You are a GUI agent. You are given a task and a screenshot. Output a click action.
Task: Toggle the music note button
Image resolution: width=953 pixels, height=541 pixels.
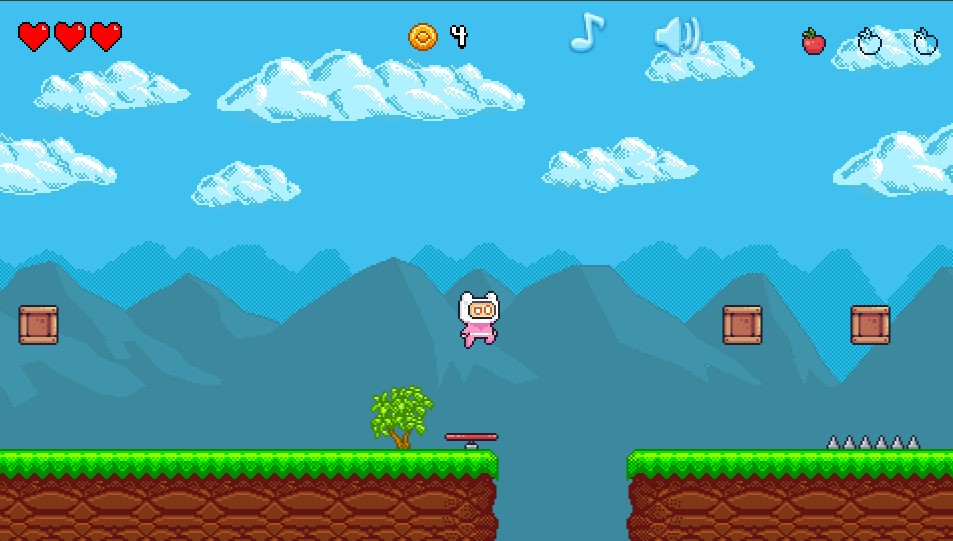(587, 33)
